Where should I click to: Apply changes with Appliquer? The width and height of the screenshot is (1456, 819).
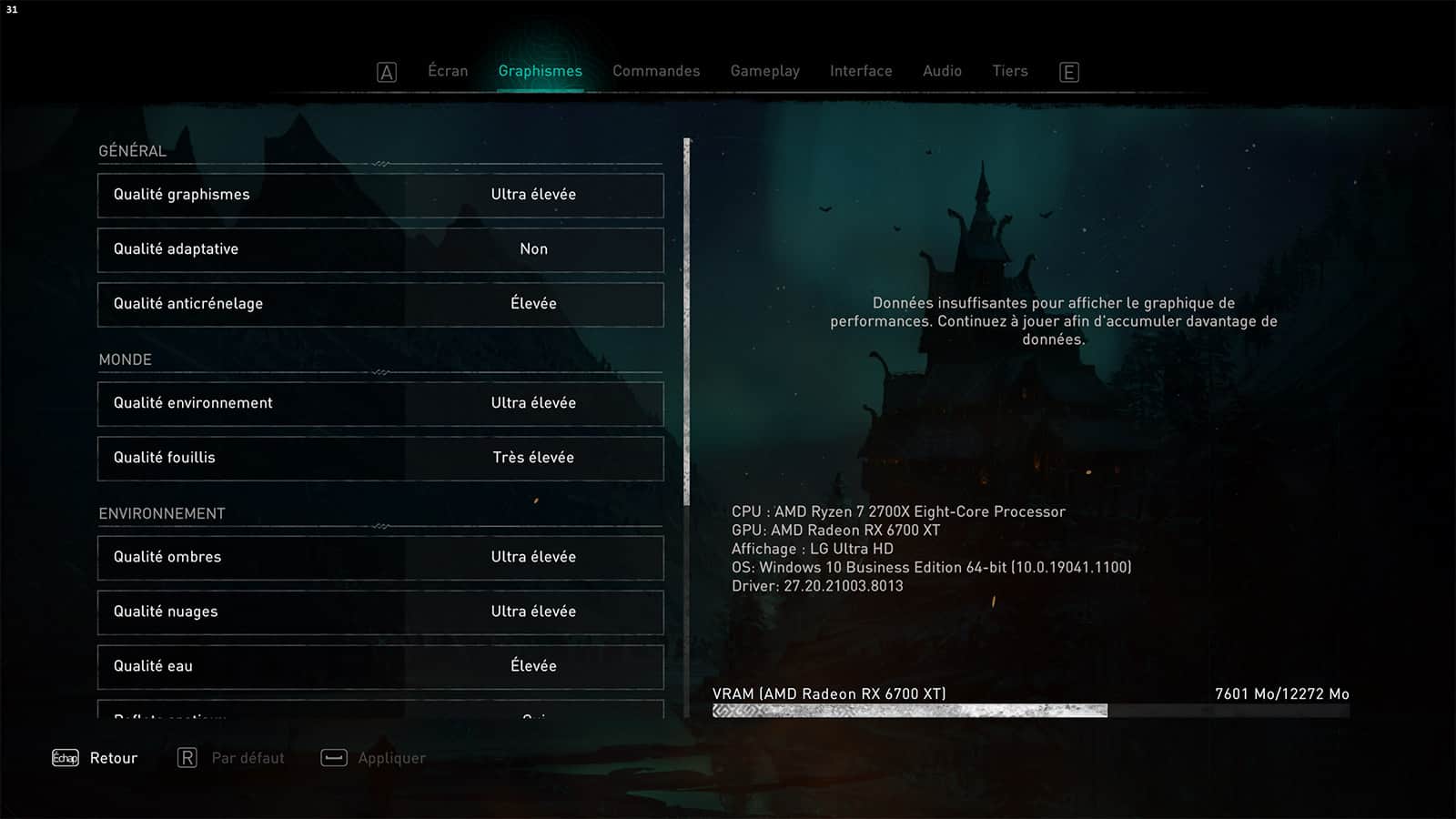point(374,758)
